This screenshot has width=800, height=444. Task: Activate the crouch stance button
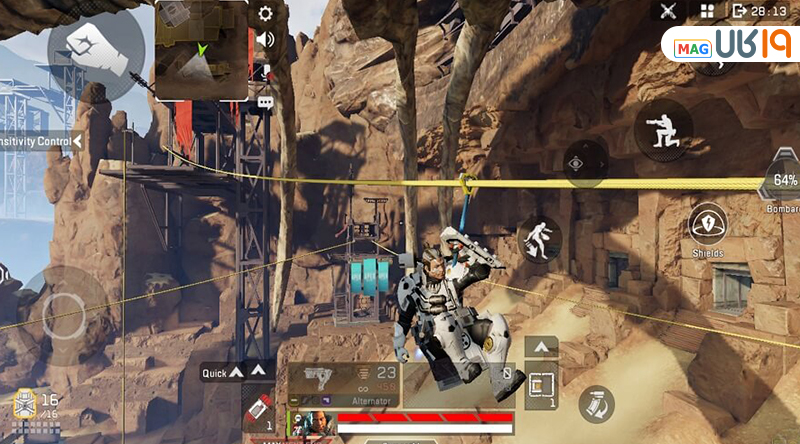click(663, 130)
